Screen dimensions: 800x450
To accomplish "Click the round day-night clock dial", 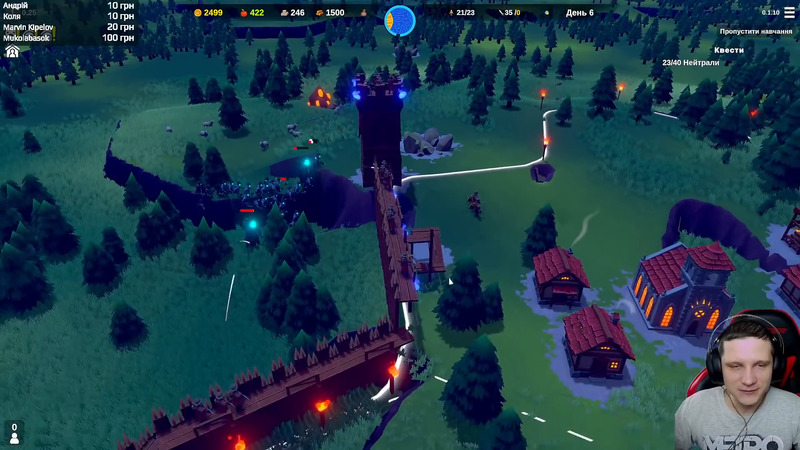I will pyautogui.click(x=400, y=18).
